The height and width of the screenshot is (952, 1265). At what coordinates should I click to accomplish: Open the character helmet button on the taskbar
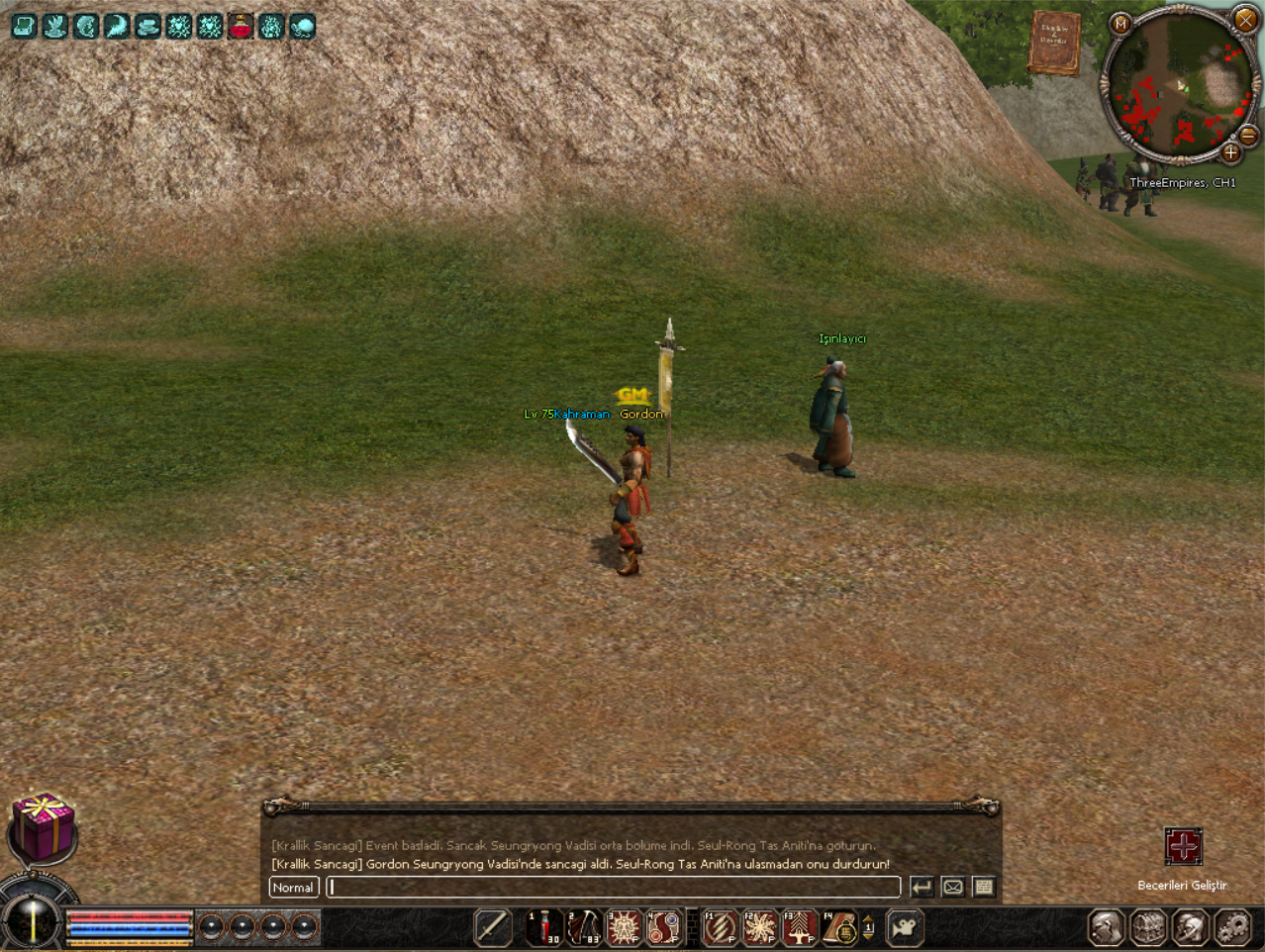tap(1107, 927)
